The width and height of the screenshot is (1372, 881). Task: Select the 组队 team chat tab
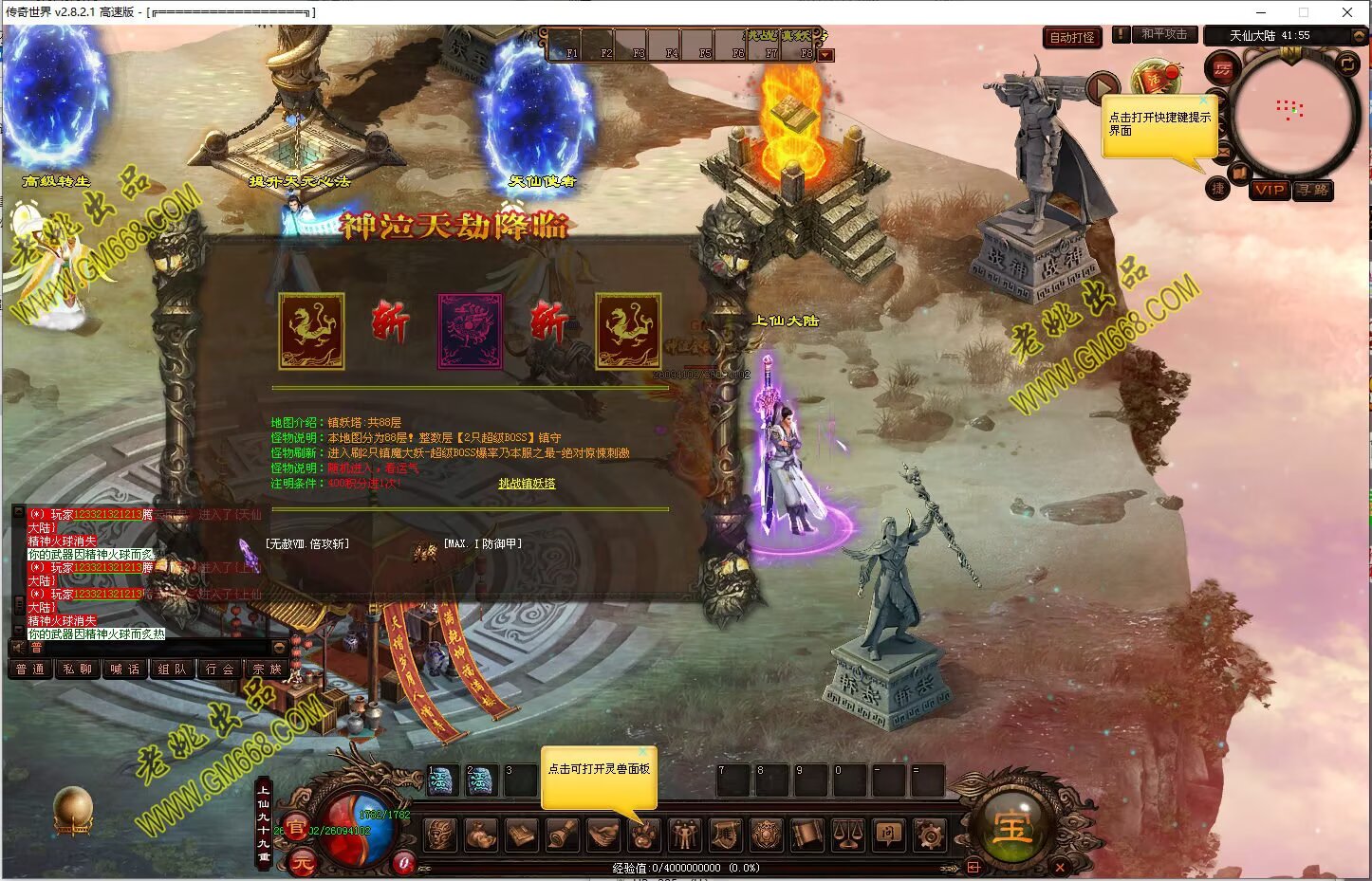tap(172, 670)
